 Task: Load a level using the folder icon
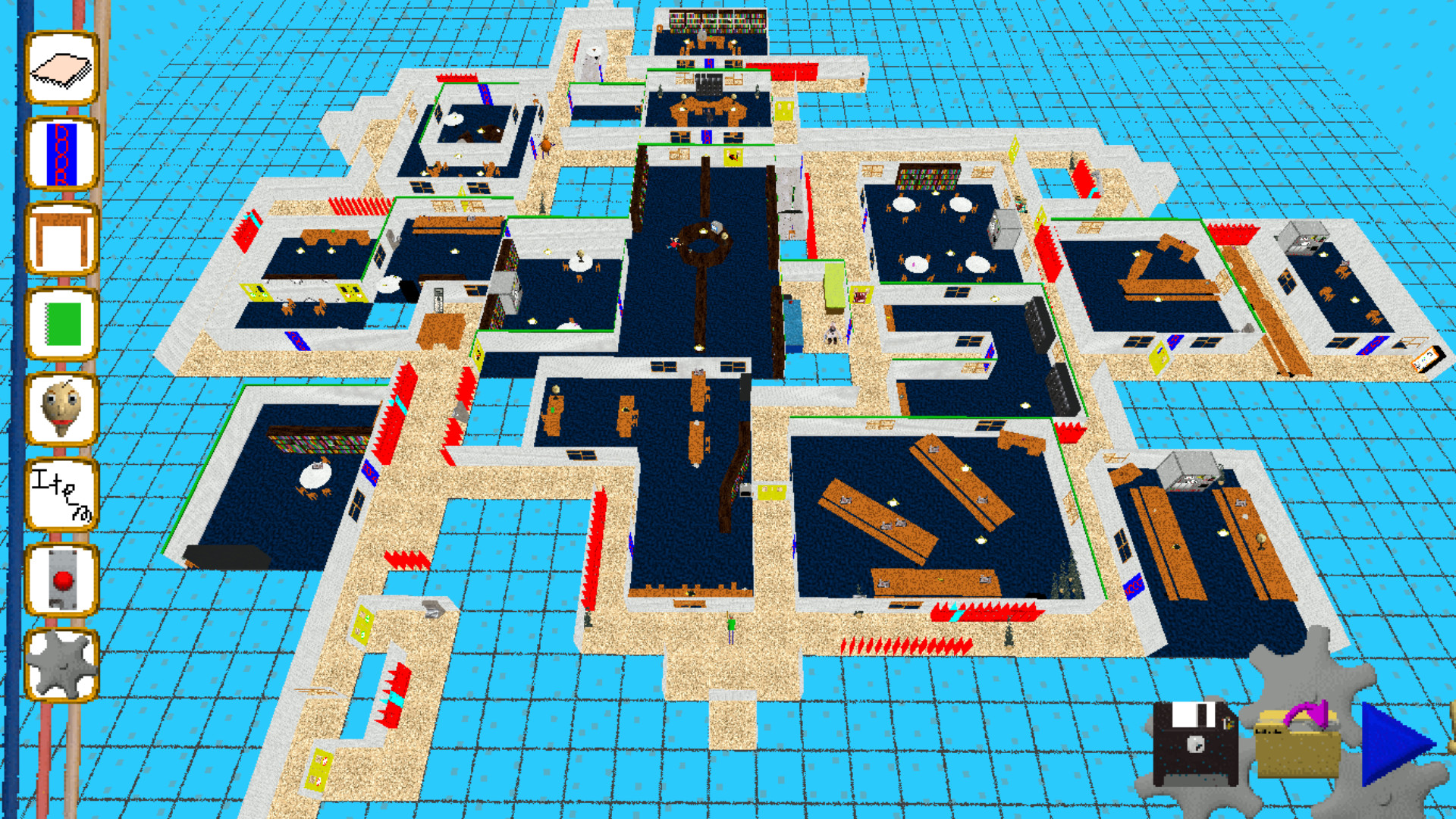pos(1298,747)
